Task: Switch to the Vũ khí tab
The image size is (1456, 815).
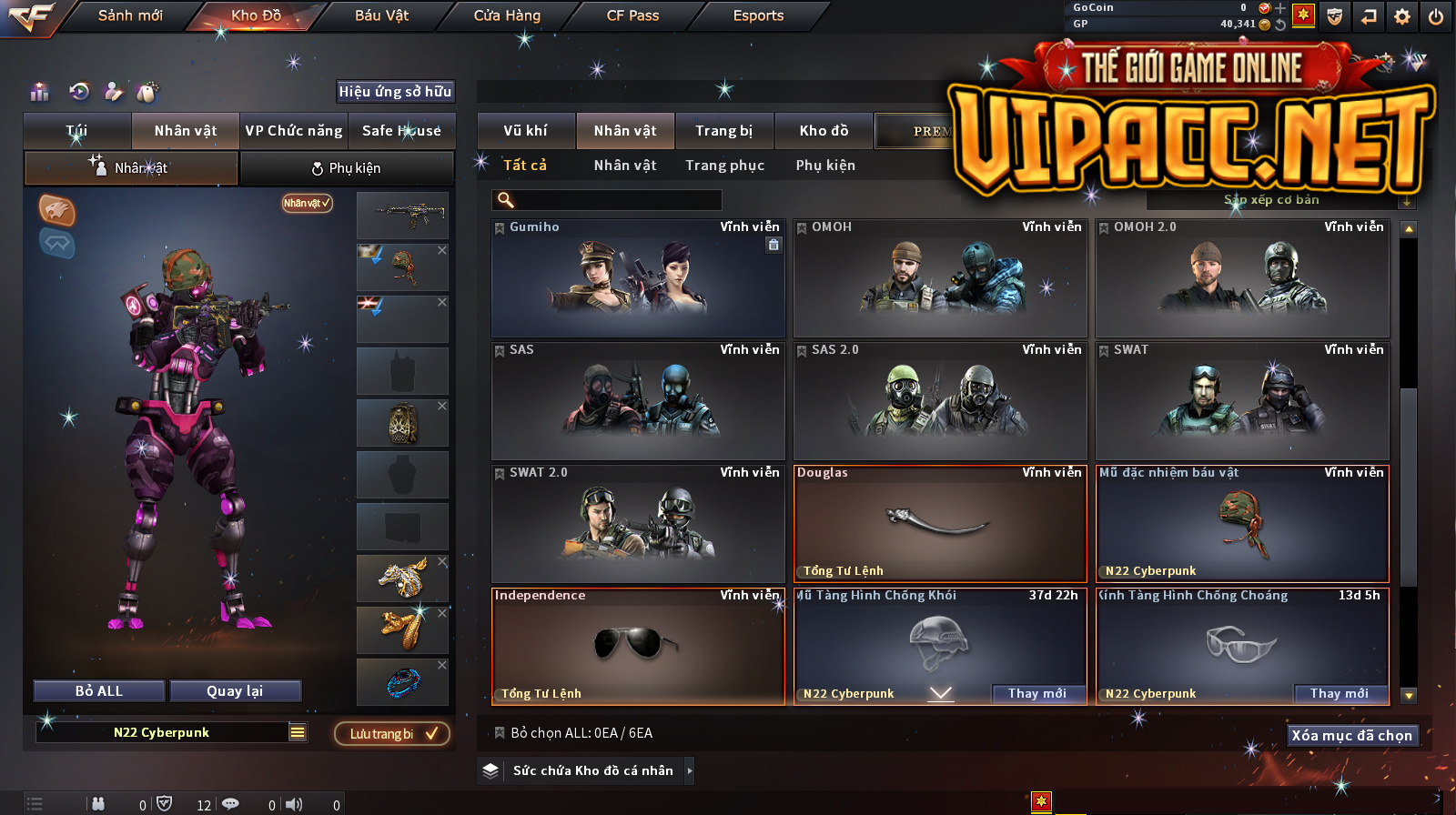Action: [x=526, y=131]
